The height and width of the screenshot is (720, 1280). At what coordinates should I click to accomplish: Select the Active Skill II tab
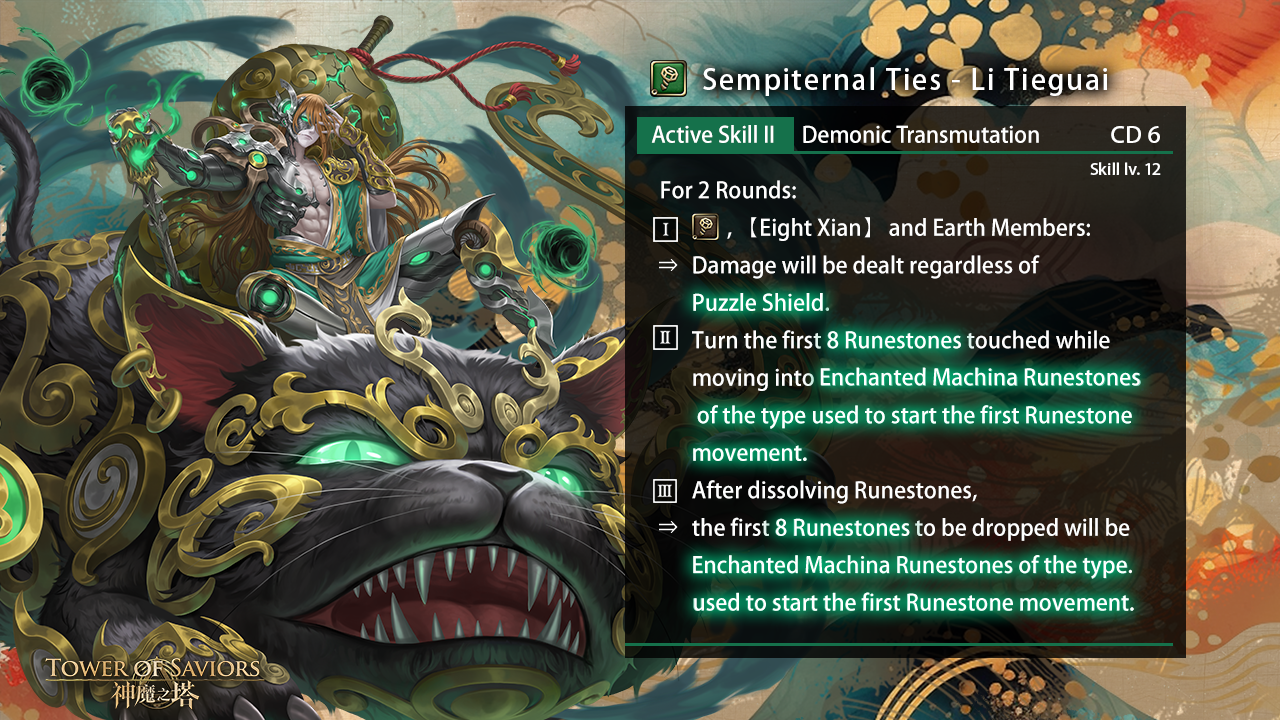coord(714,135)
